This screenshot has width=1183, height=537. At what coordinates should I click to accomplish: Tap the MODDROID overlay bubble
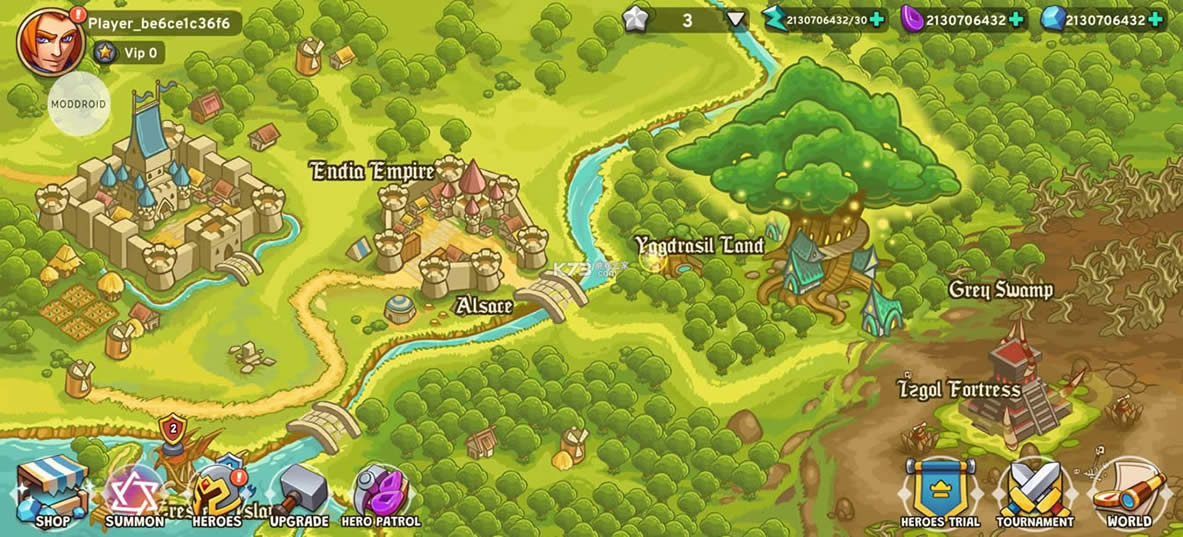[x=79, y=103]
